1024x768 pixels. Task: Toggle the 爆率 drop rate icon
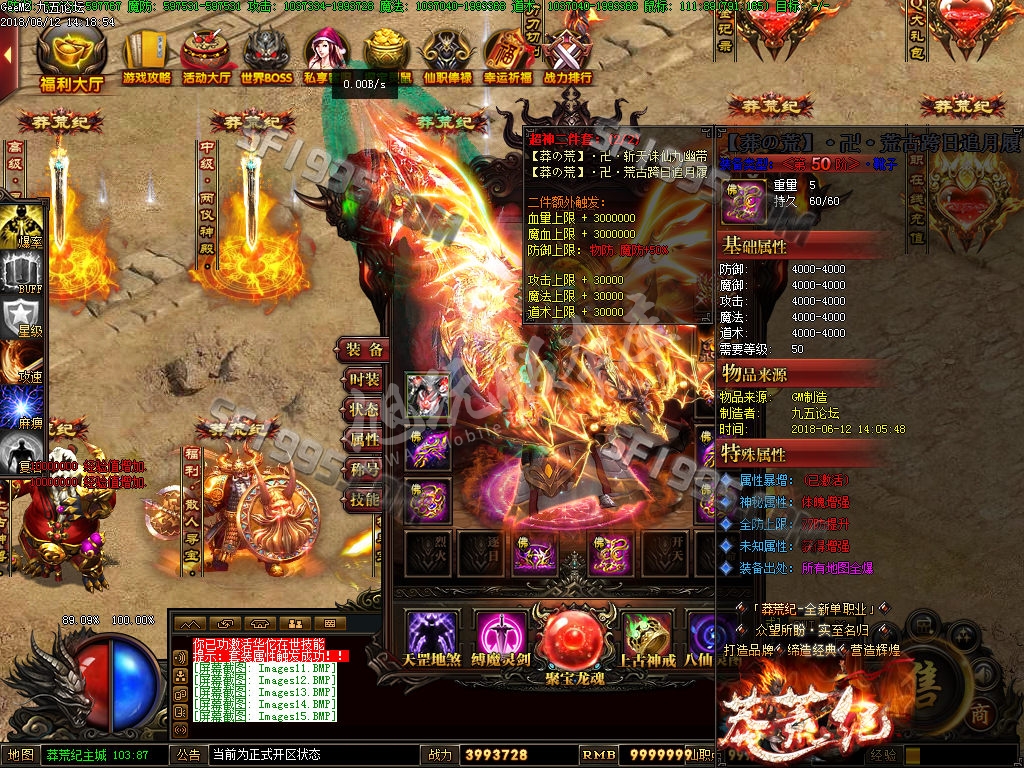(x=22, y=226)
